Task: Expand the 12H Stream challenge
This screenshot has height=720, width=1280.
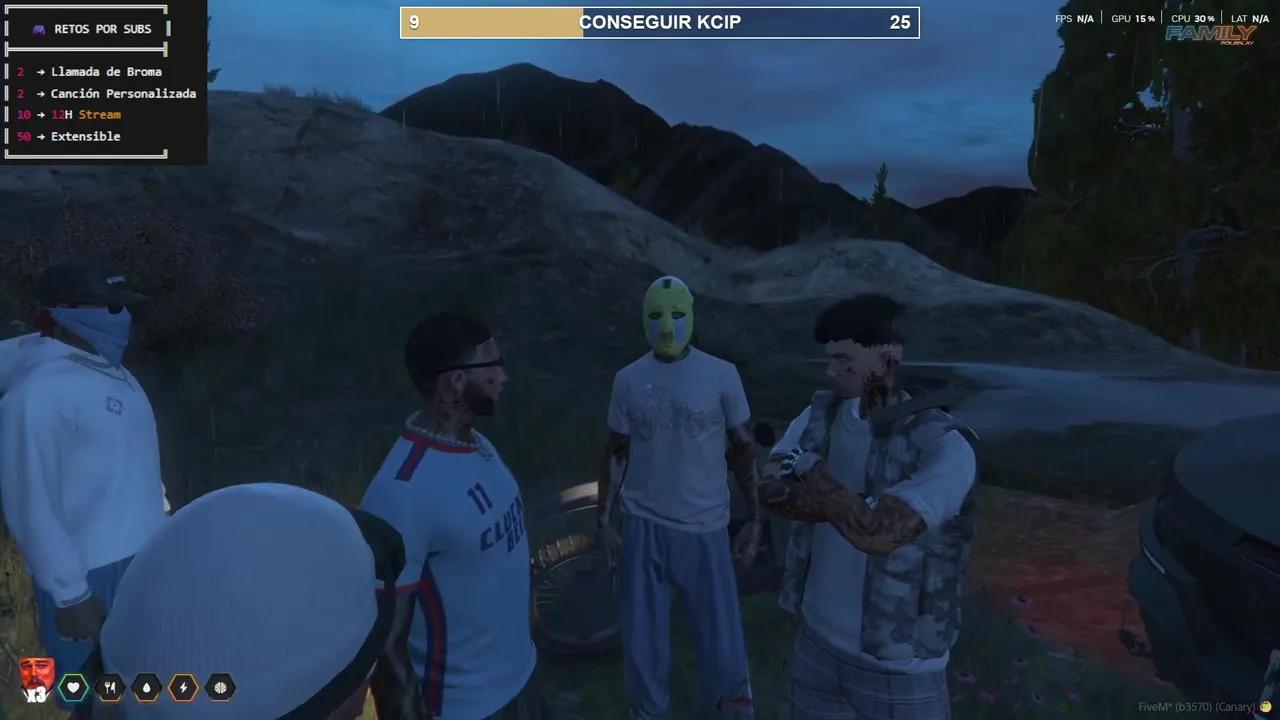Action: coord(83,114)
